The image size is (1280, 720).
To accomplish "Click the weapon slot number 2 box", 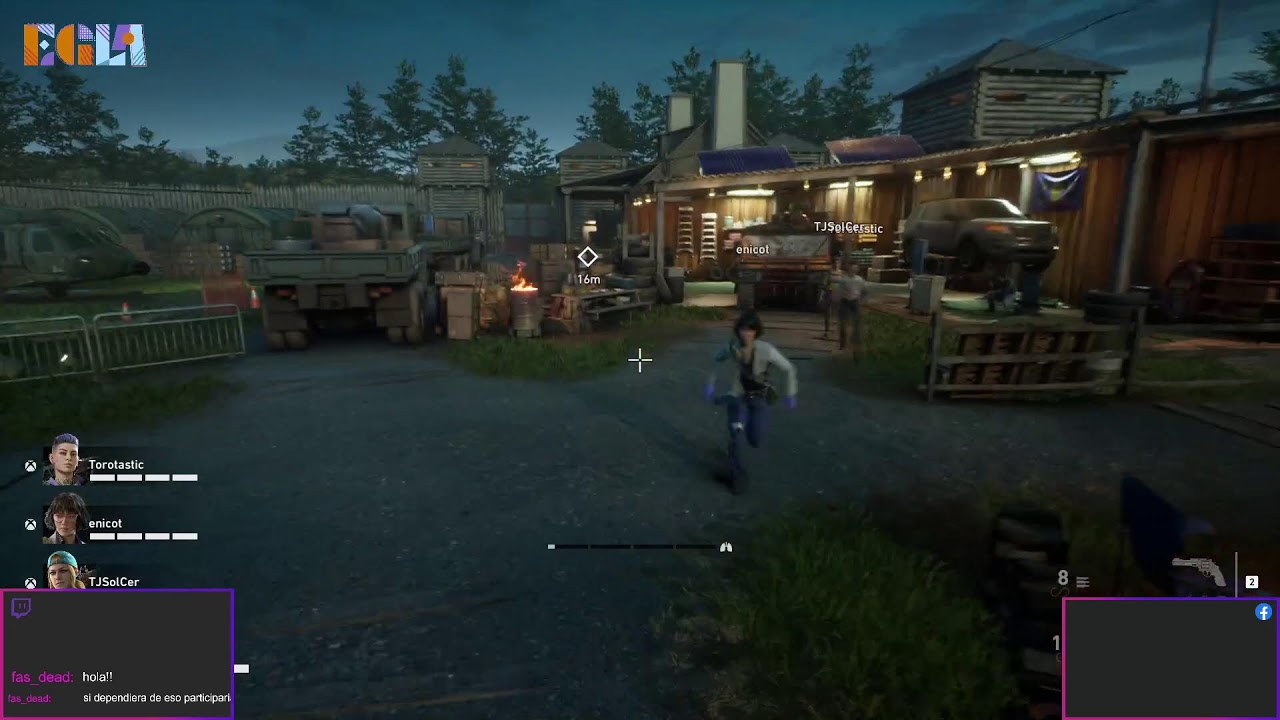I will (1251, 582).
